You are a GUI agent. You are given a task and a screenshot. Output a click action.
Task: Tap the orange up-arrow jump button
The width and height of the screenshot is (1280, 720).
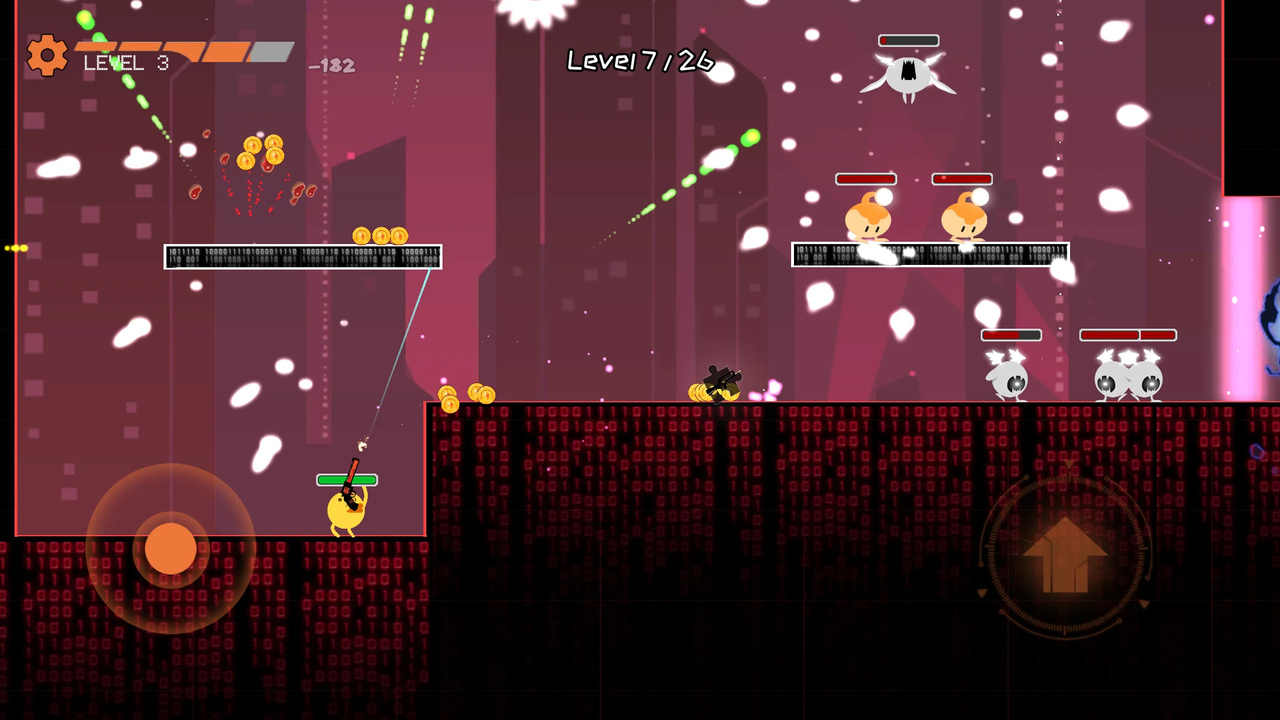(x=1065, y=554)
